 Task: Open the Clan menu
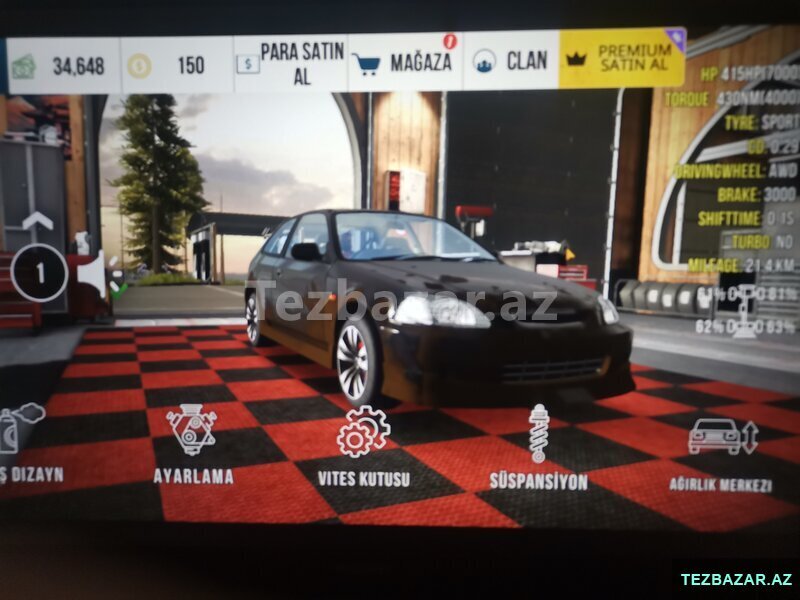coord(511,61)
